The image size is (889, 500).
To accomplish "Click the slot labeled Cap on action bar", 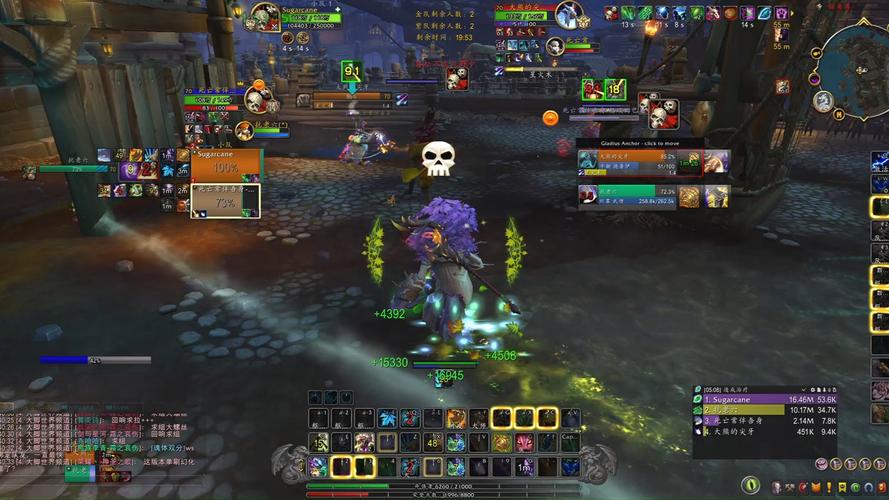I will [569, 442].
